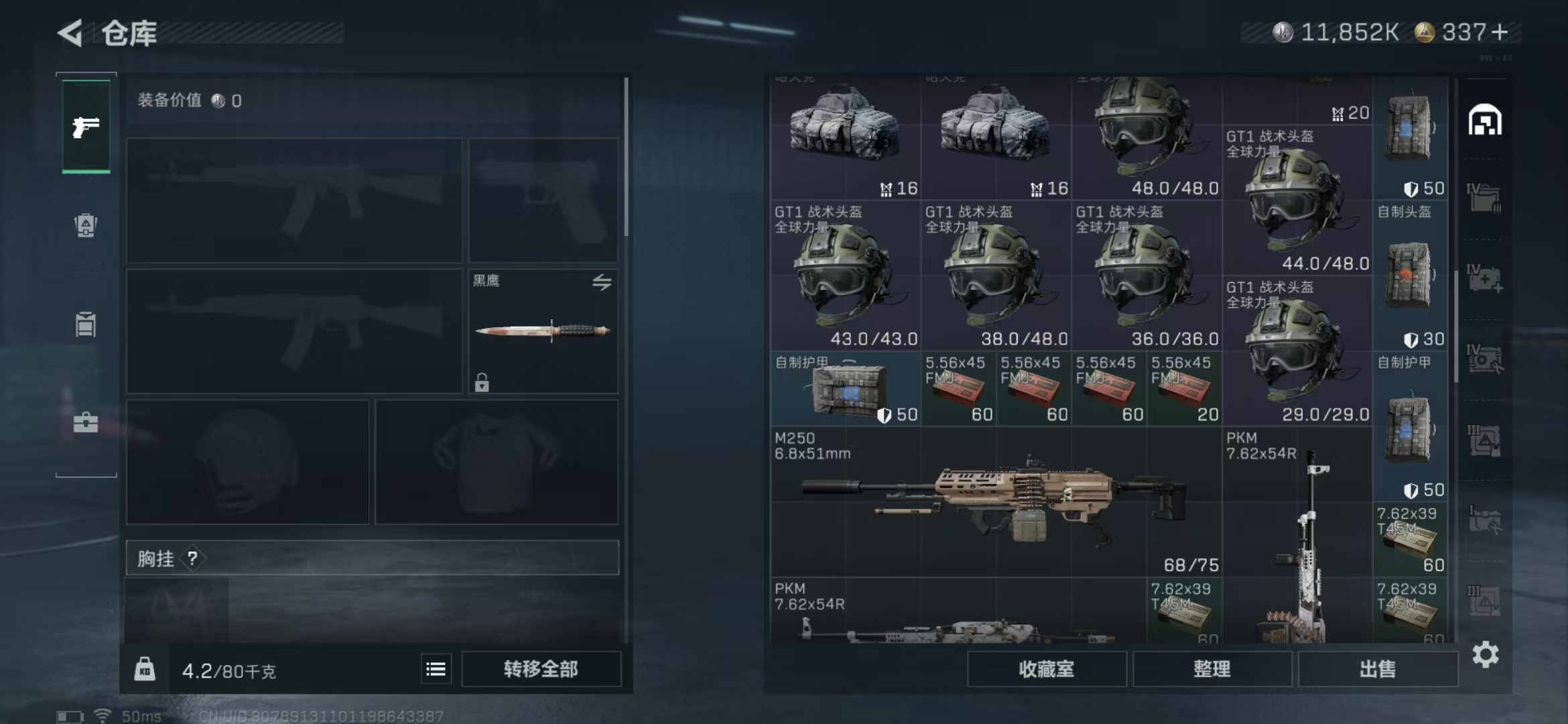Select the M250 6.8x51mm machine gun

996,501
